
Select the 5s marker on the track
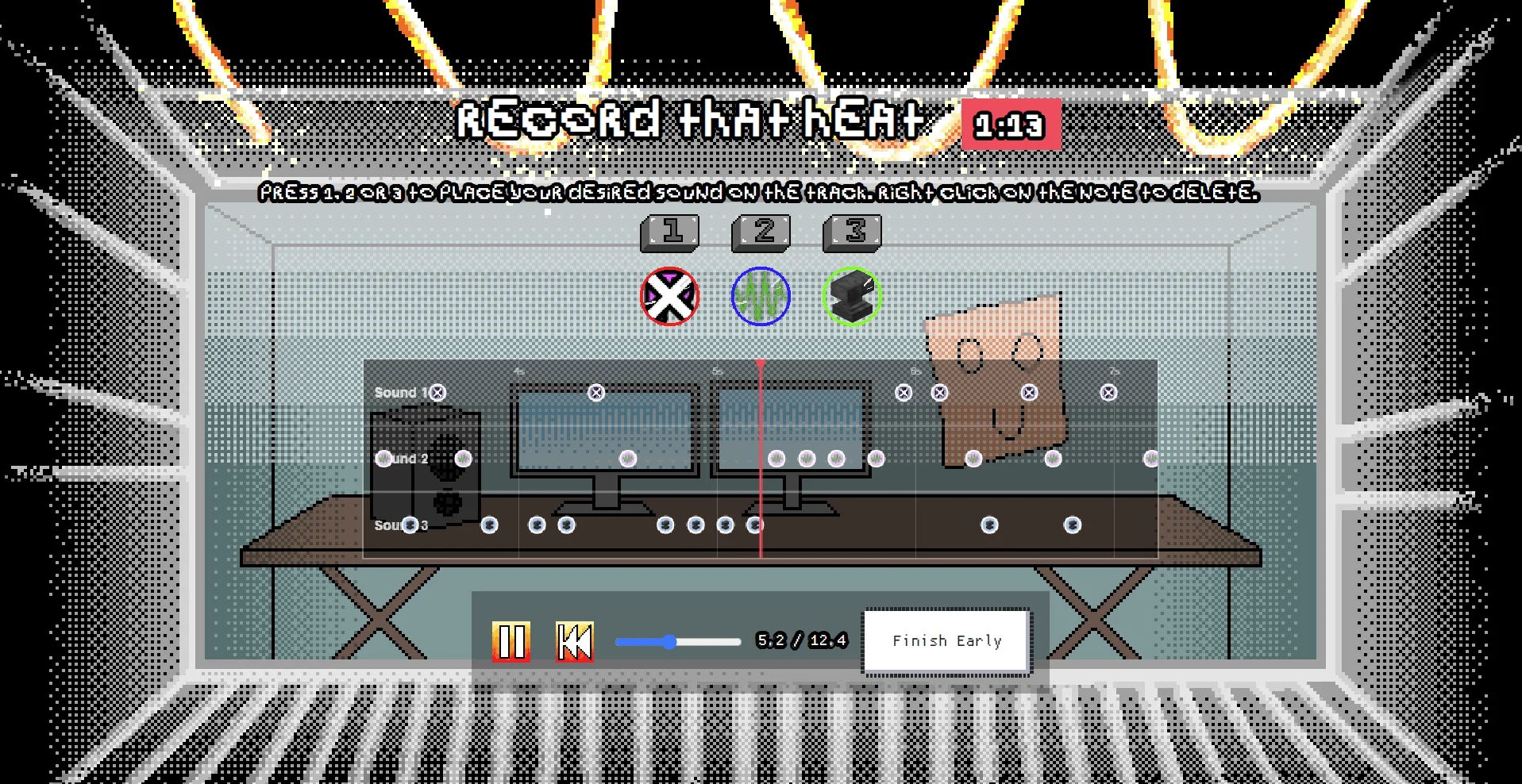pyautogui.click(x=719, y=371)
